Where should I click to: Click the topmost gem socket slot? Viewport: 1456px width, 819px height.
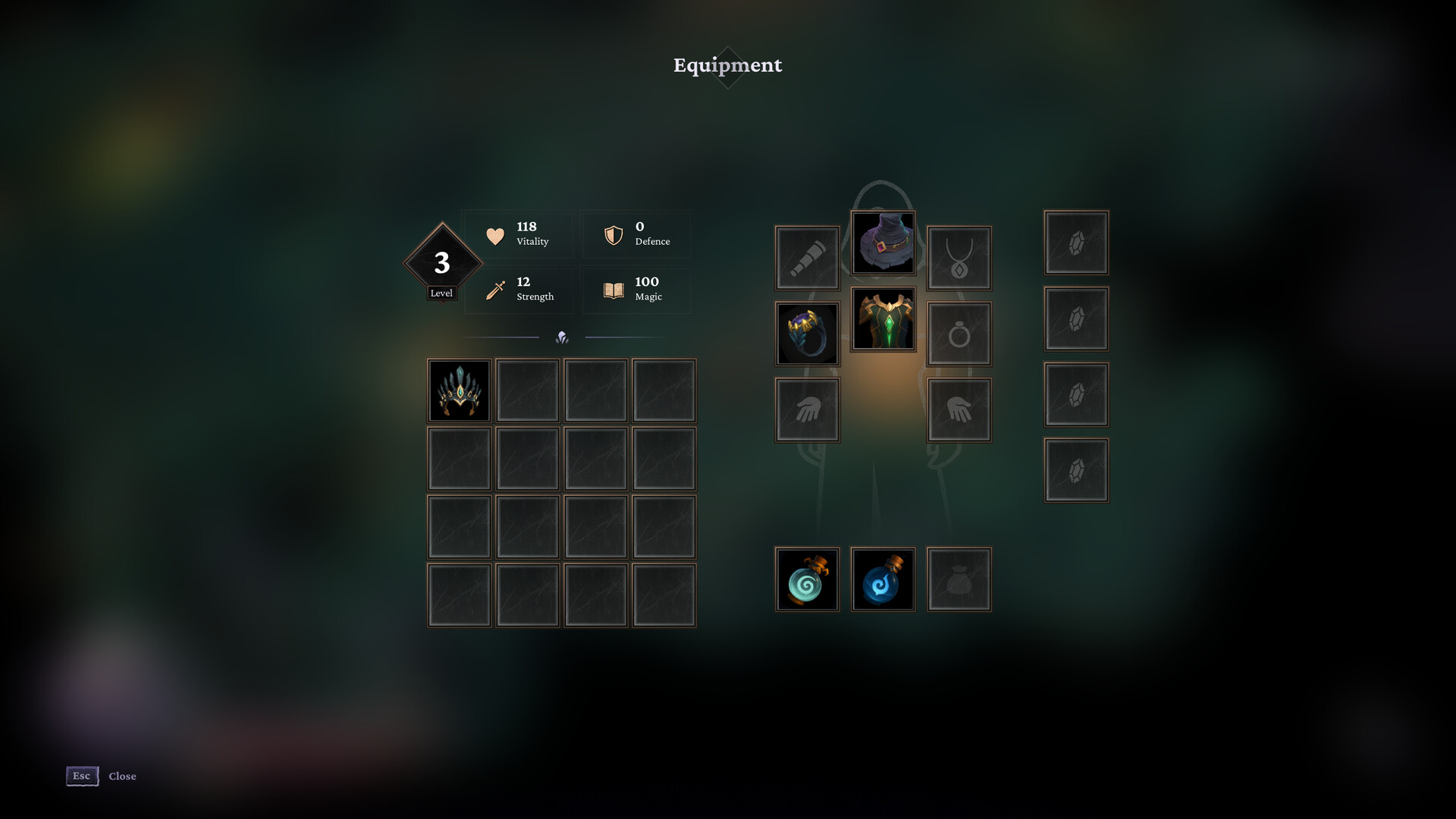(1075, 243)
